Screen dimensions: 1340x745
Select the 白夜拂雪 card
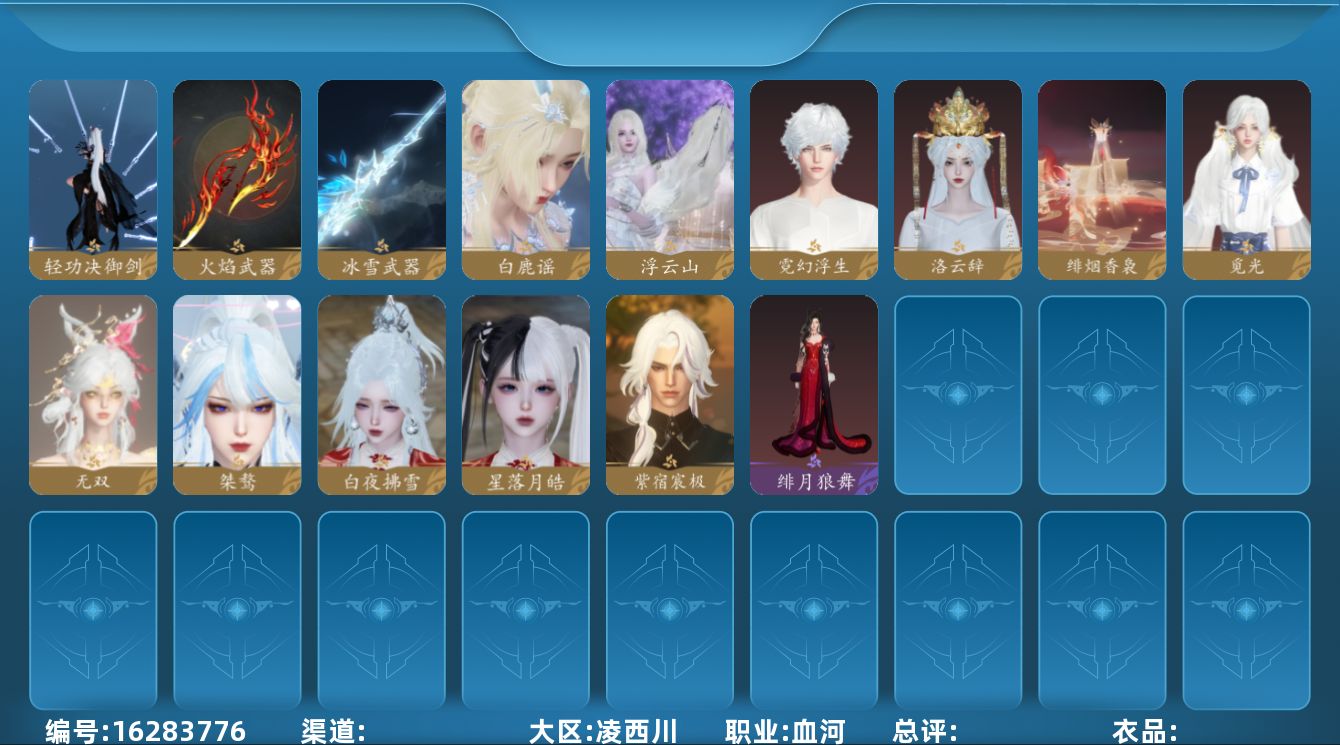(381, 395)
